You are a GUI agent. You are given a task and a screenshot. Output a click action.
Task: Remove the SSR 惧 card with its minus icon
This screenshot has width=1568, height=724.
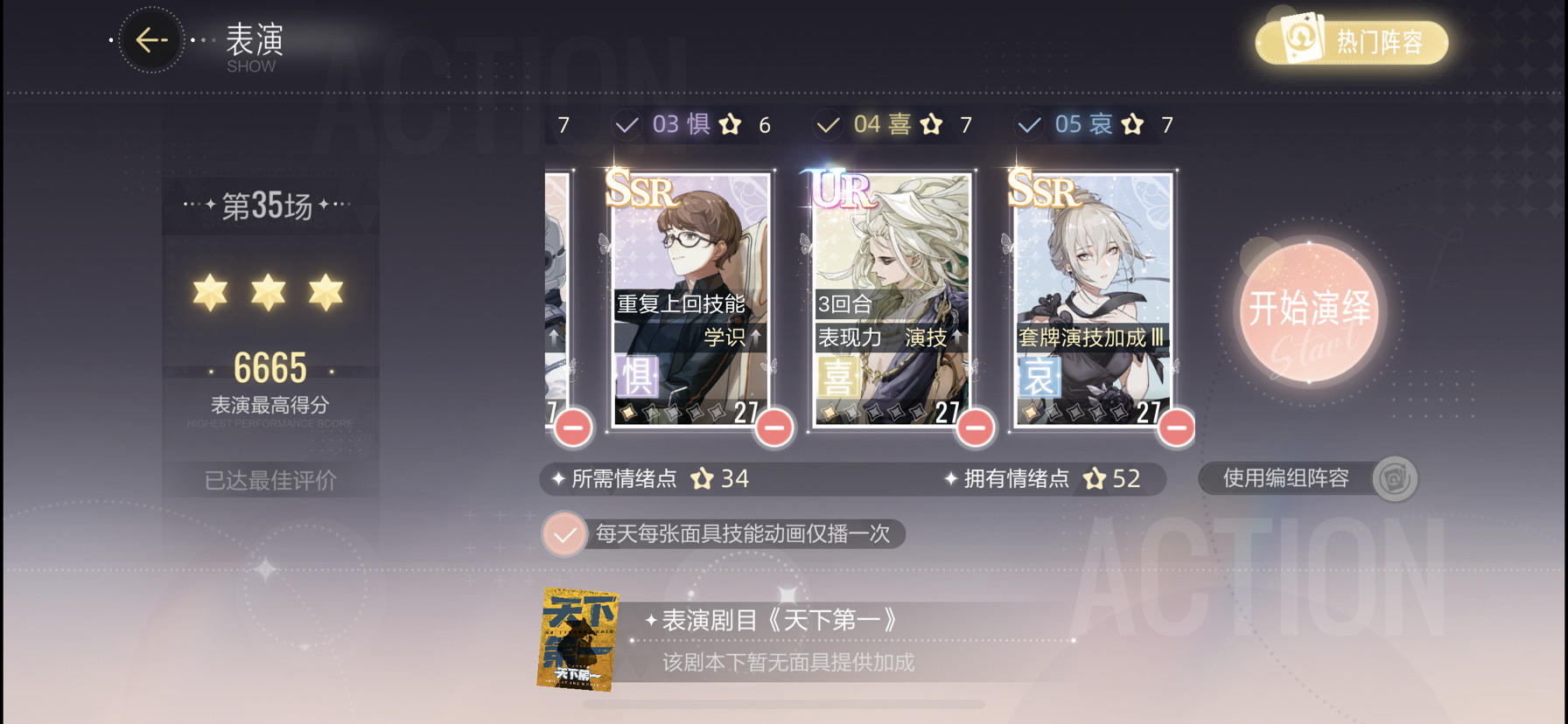point(773,428)
